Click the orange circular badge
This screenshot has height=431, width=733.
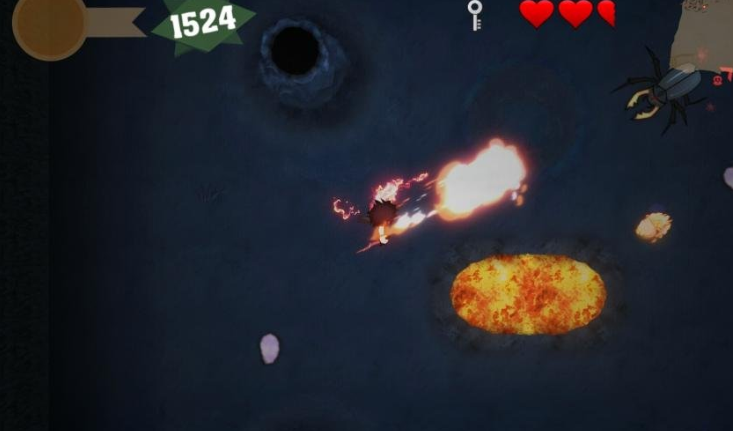[x=49, y=25]
